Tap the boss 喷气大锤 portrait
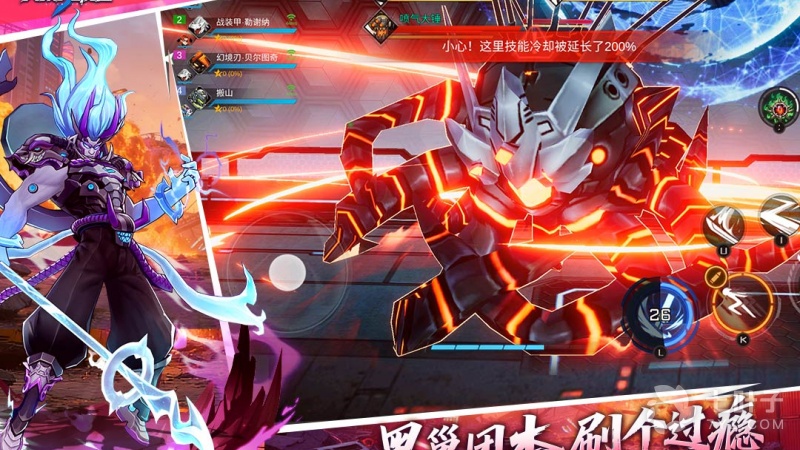 point(381,23)
